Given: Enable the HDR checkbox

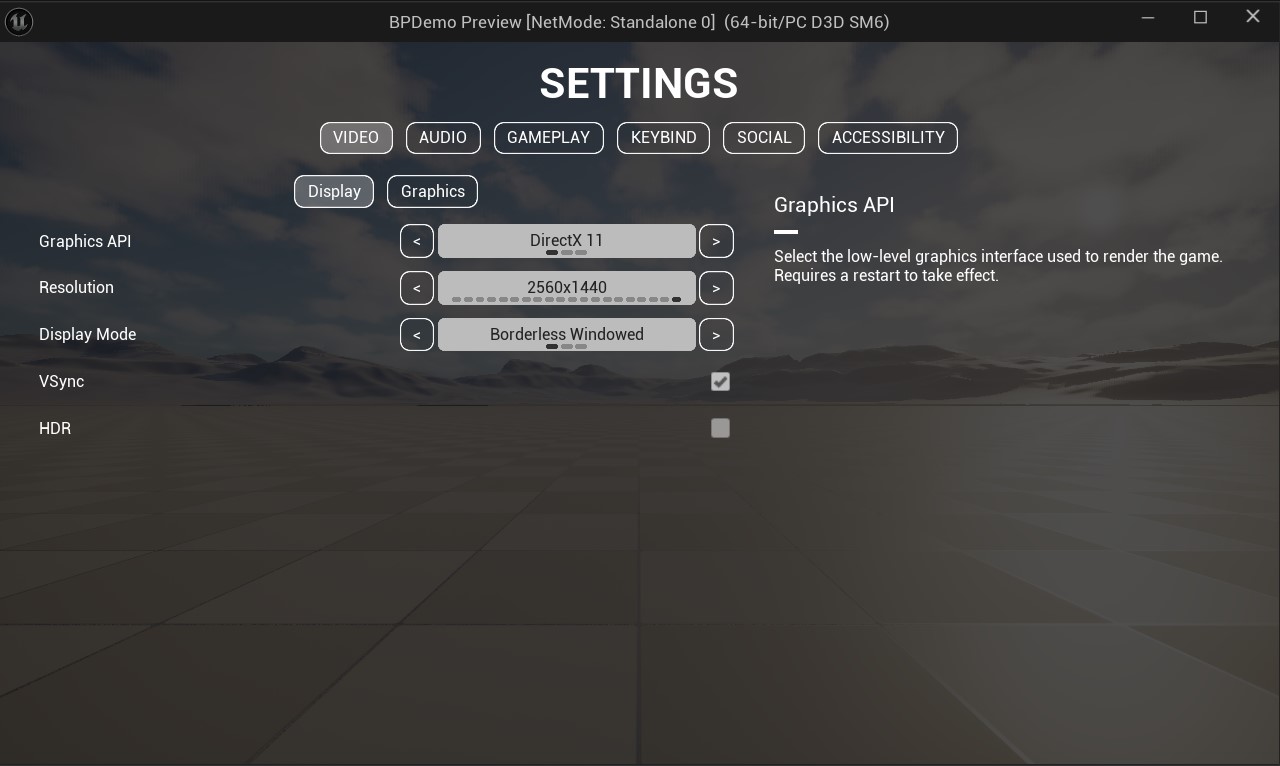Looking at the screenshot, I should (x=720, y=428).
